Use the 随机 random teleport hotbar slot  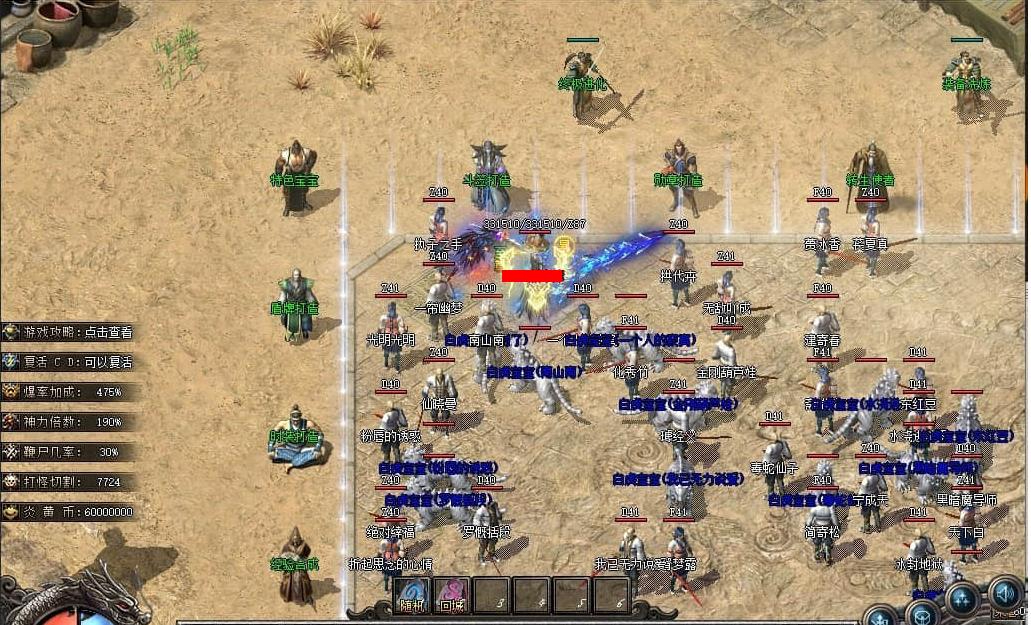coord(411,596)
